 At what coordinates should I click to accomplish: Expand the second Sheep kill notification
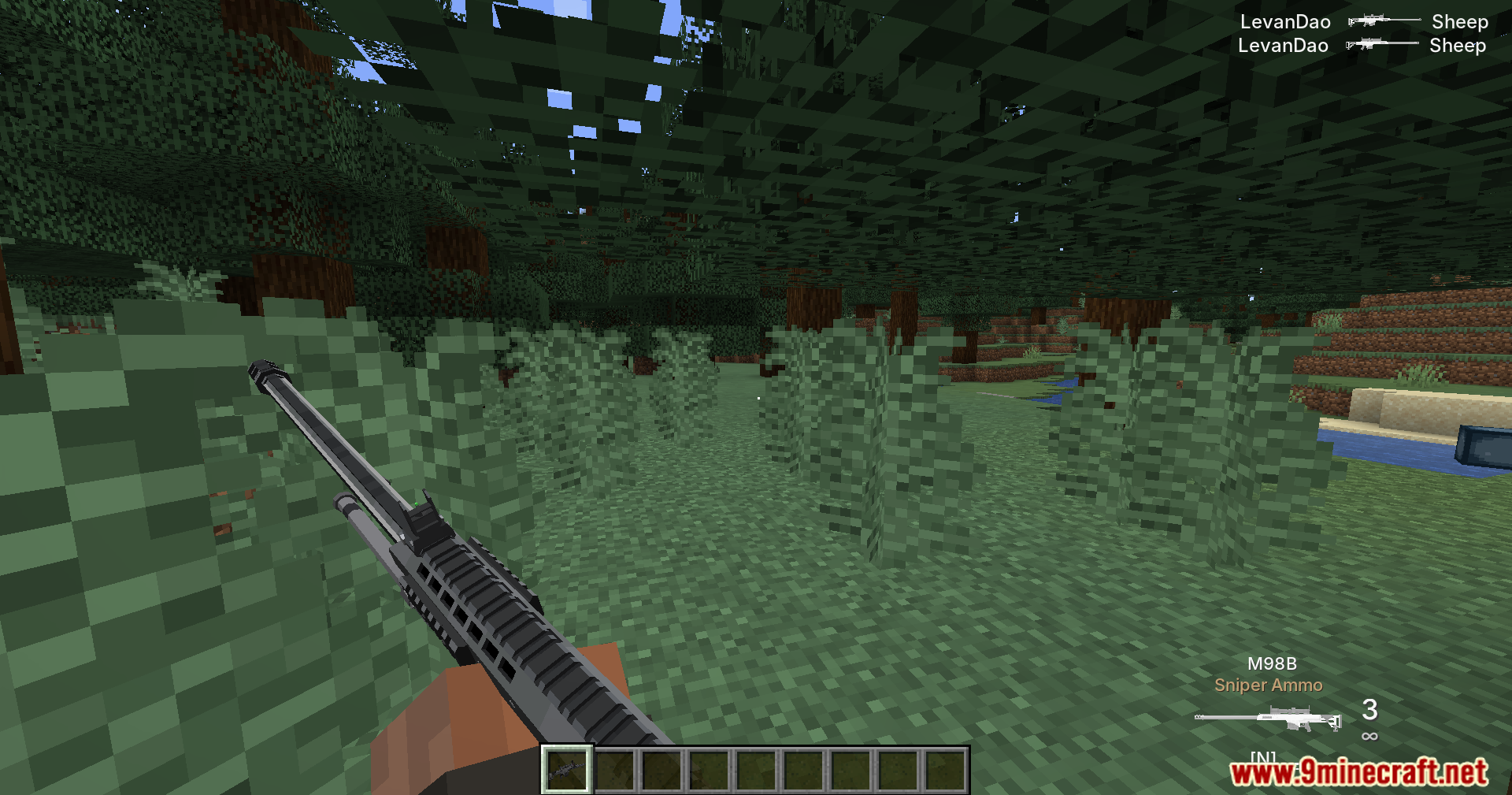click(1456, 45)
